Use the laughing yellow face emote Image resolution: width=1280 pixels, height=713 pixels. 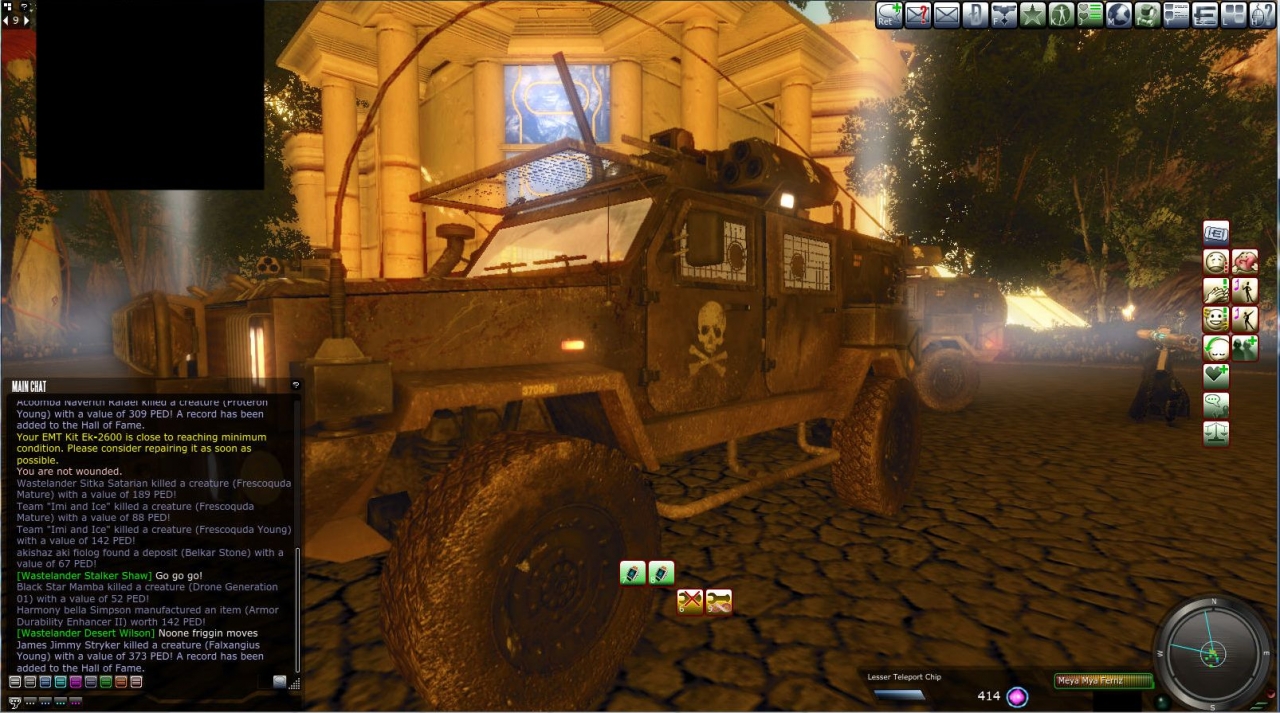(1216, 320)
